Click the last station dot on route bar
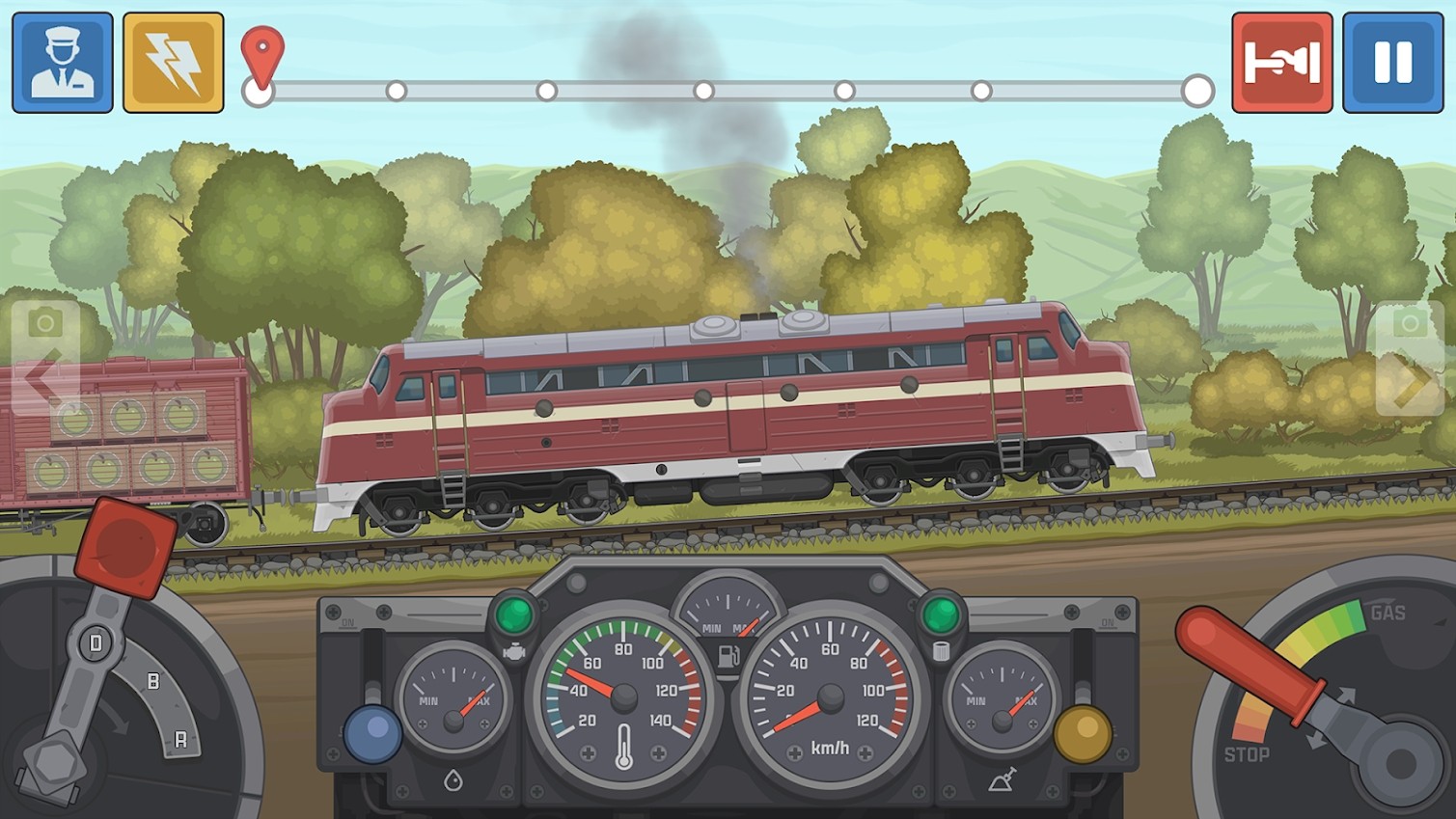This screenshot has width=1456, height=819. pos(1198,92)
